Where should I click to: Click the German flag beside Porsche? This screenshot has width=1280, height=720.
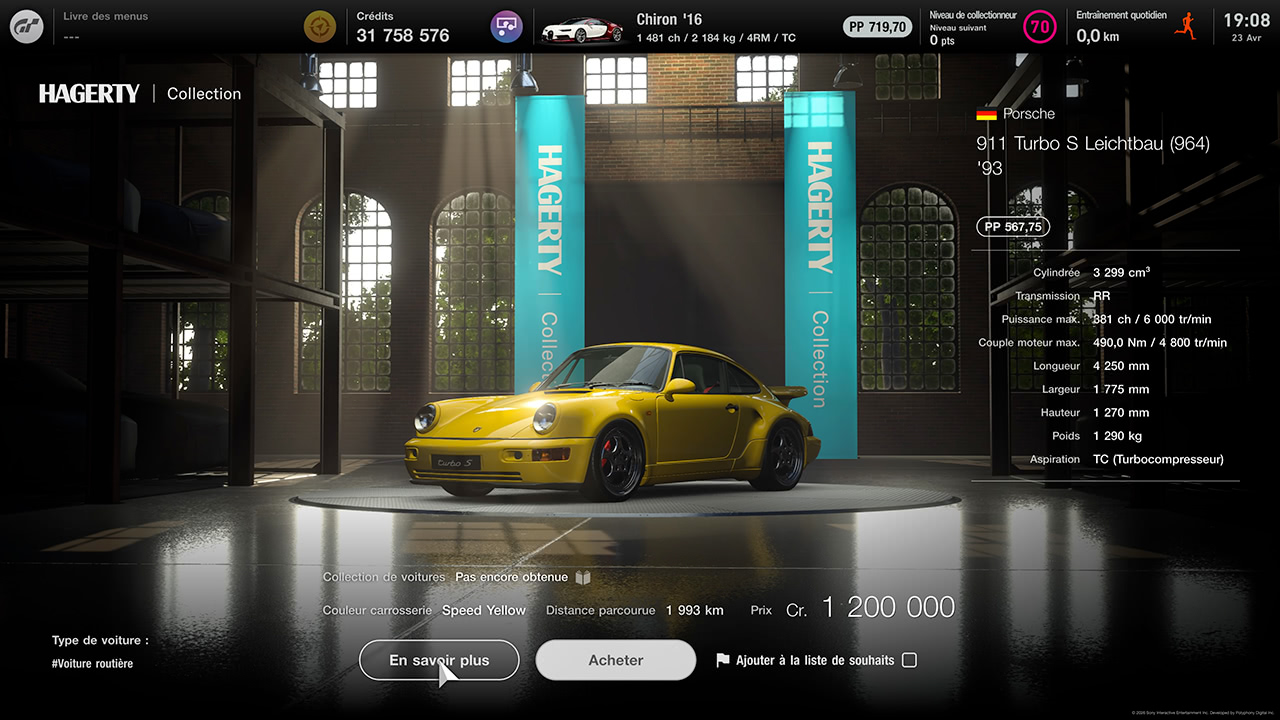click(x=986, y=114)
